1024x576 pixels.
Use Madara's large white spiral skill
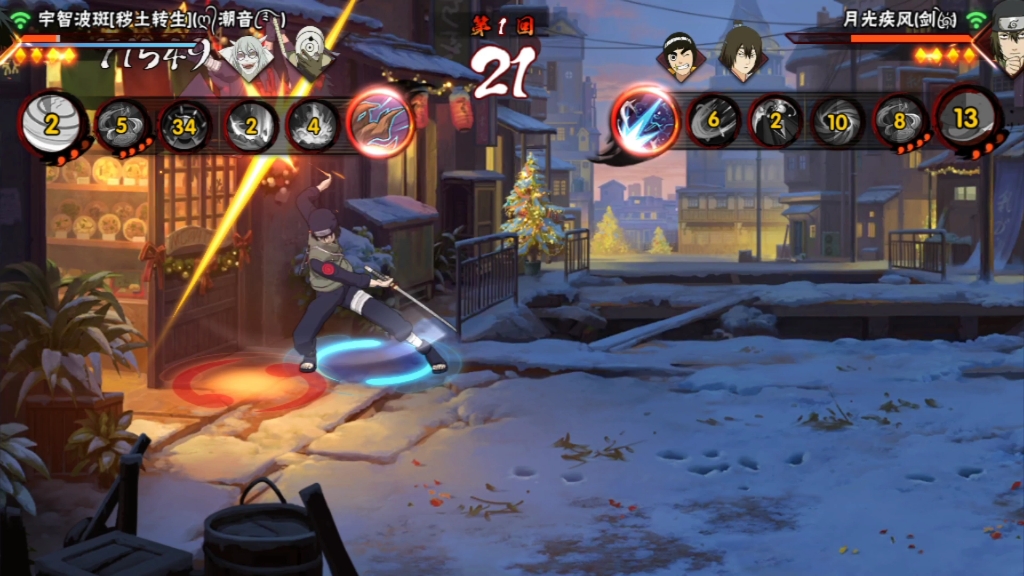coord(53,124)
